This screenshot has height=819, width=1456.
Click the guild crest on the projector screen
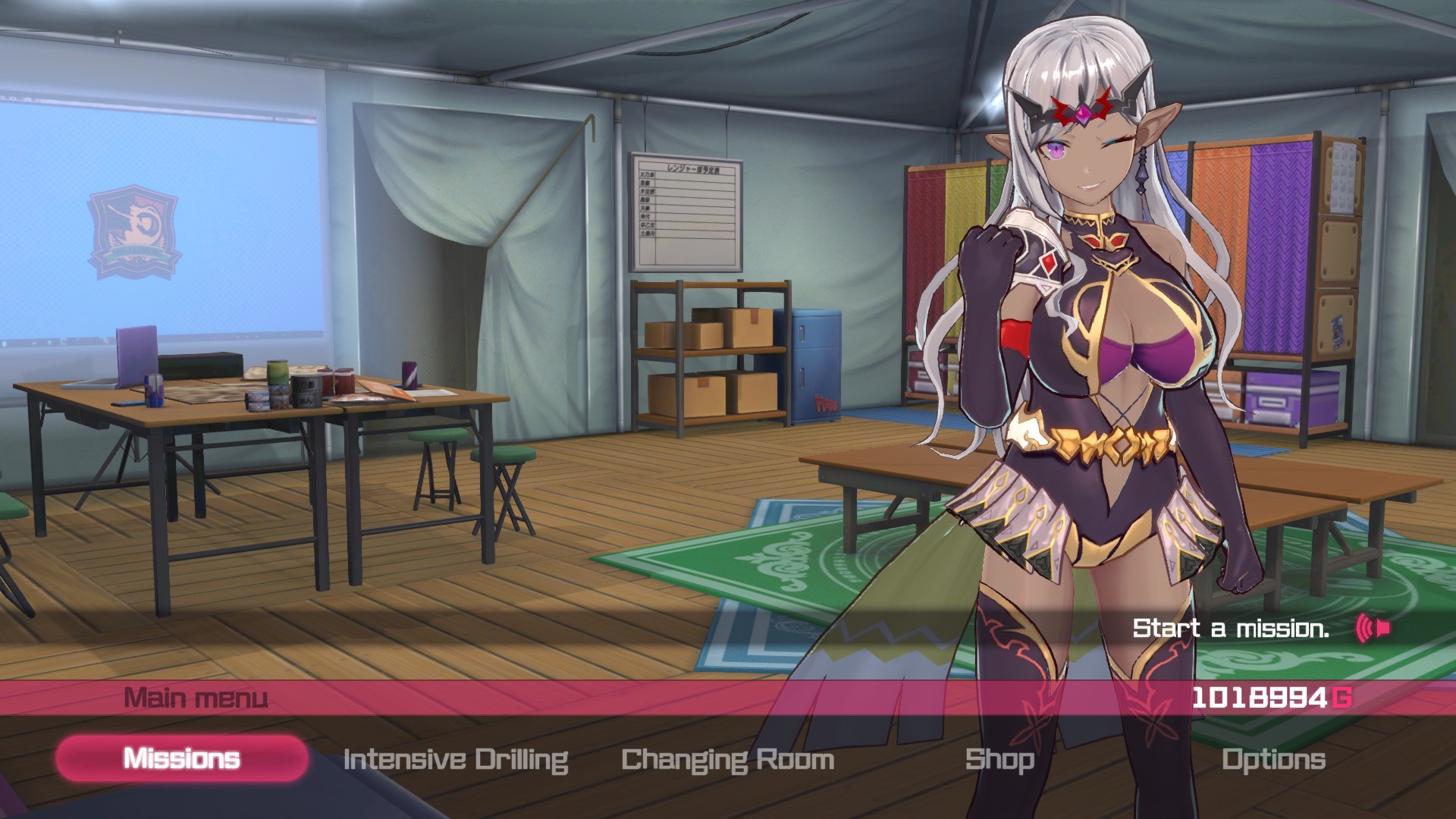coord(135,231)
